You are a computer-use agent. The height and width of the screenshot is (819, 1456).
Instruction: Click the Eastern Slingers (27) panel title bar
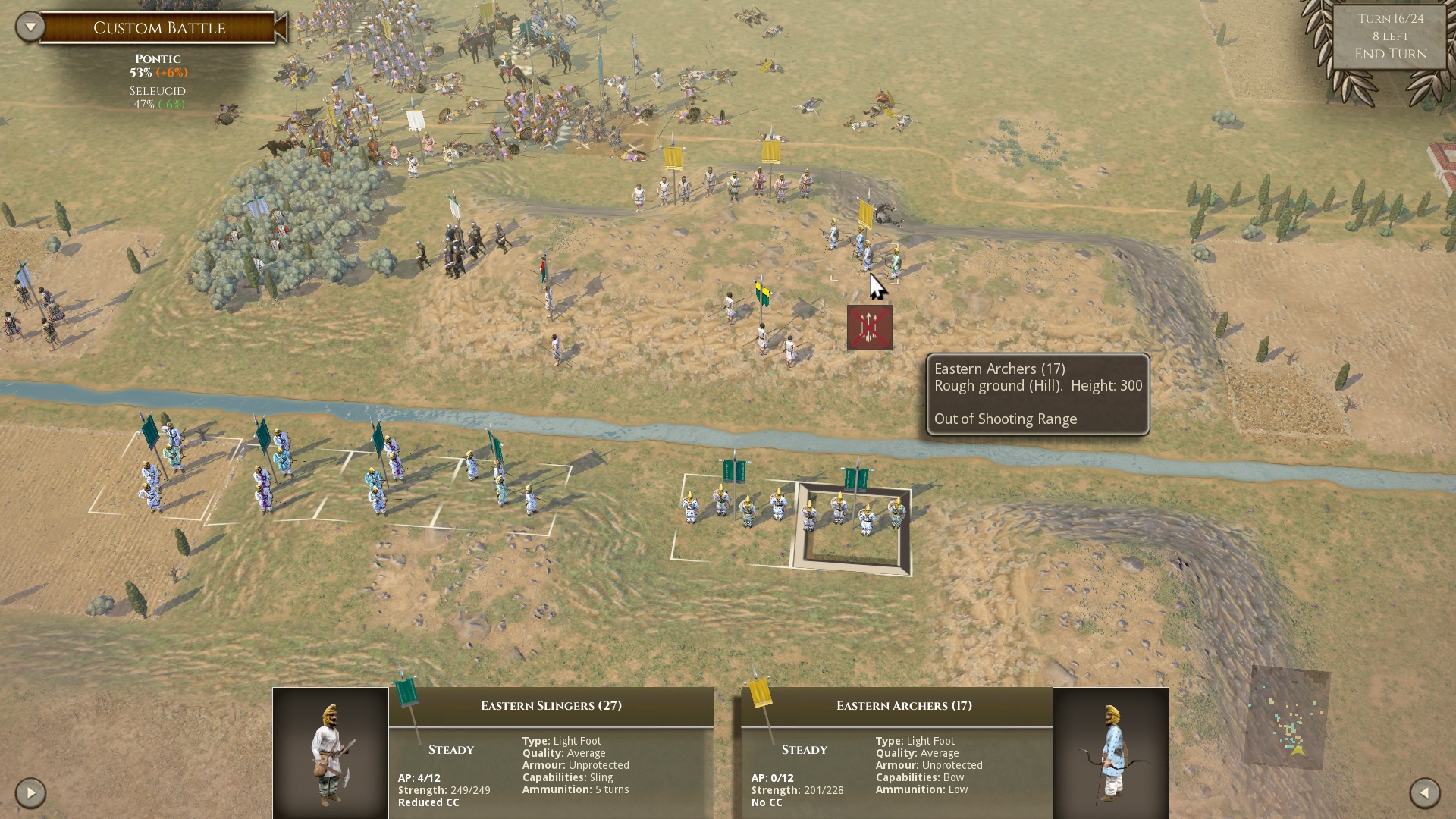[x=551, y=705]
